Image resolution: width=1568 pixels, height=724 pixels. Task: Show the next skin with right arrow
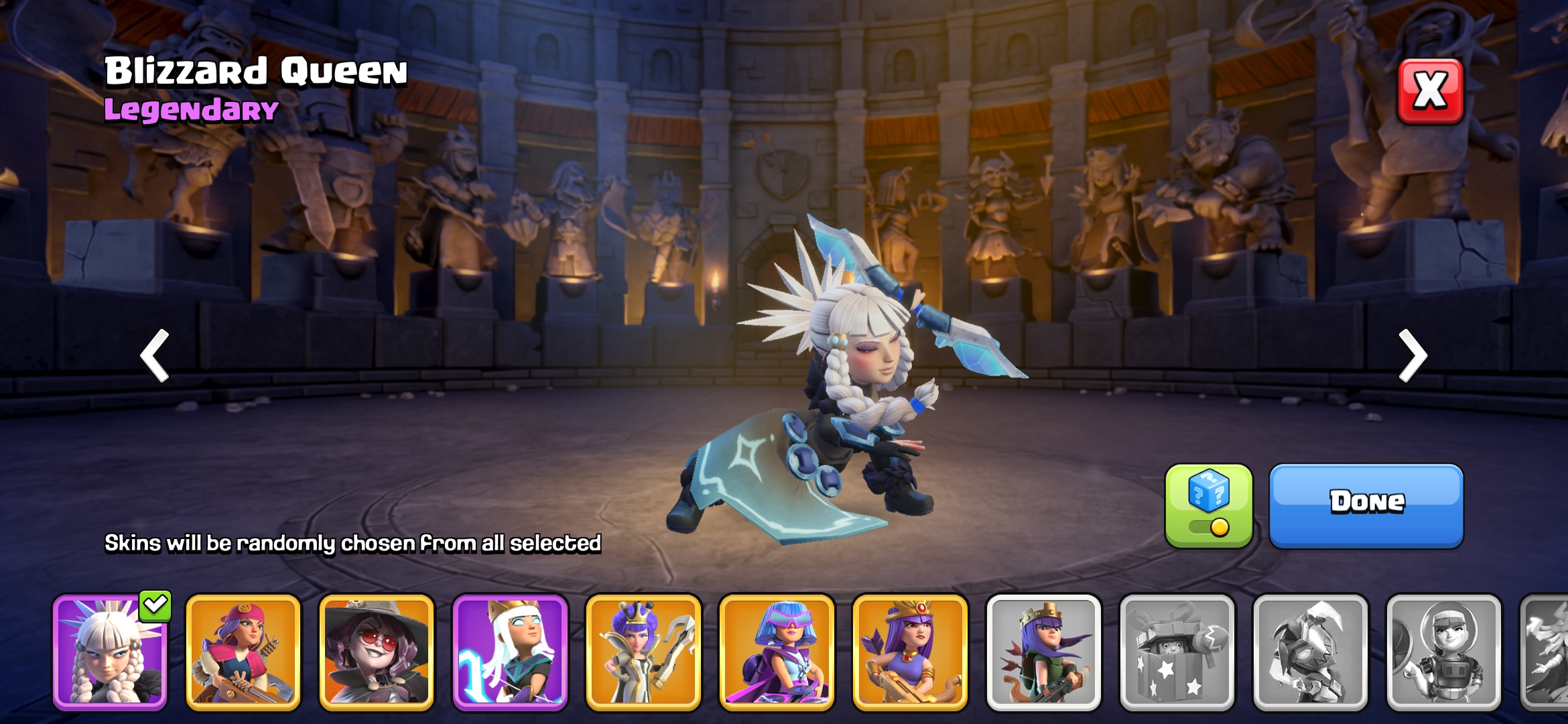(x=1413, y=355)
